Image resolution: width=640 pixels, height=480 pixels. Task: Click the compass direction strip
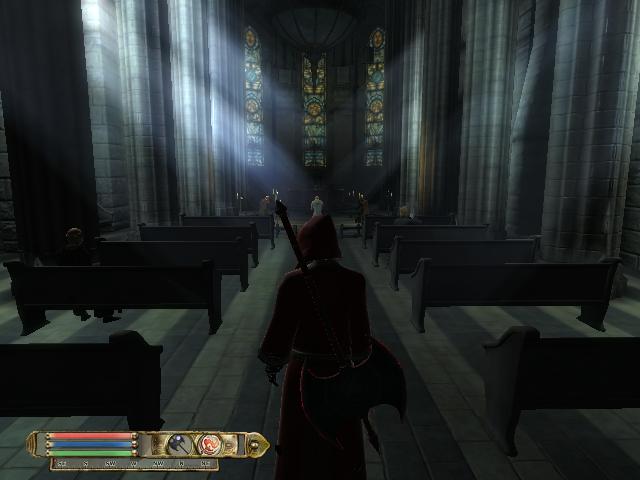coord(135,464)
